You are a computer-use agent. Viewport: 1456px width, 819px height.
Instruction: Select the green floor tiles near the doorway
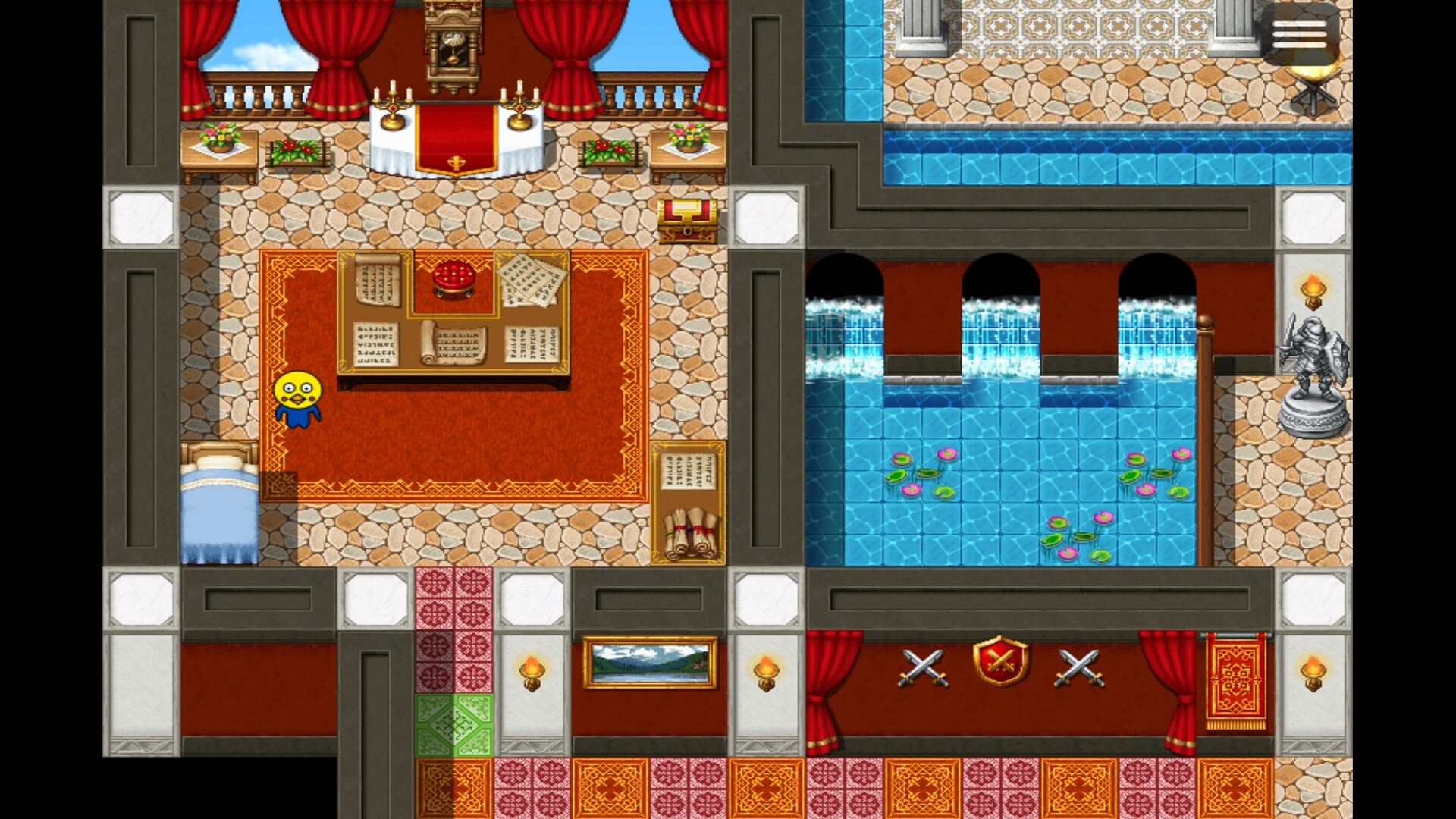[455, 724]
